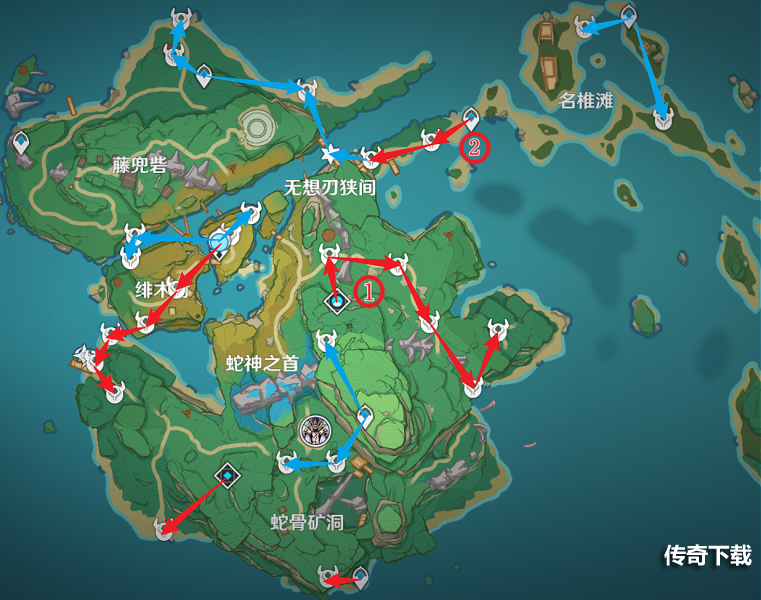Viewport: 761px width, 600px height.
Task: Select the horned marker south of 名椎滩
Action: coord(662,118)
